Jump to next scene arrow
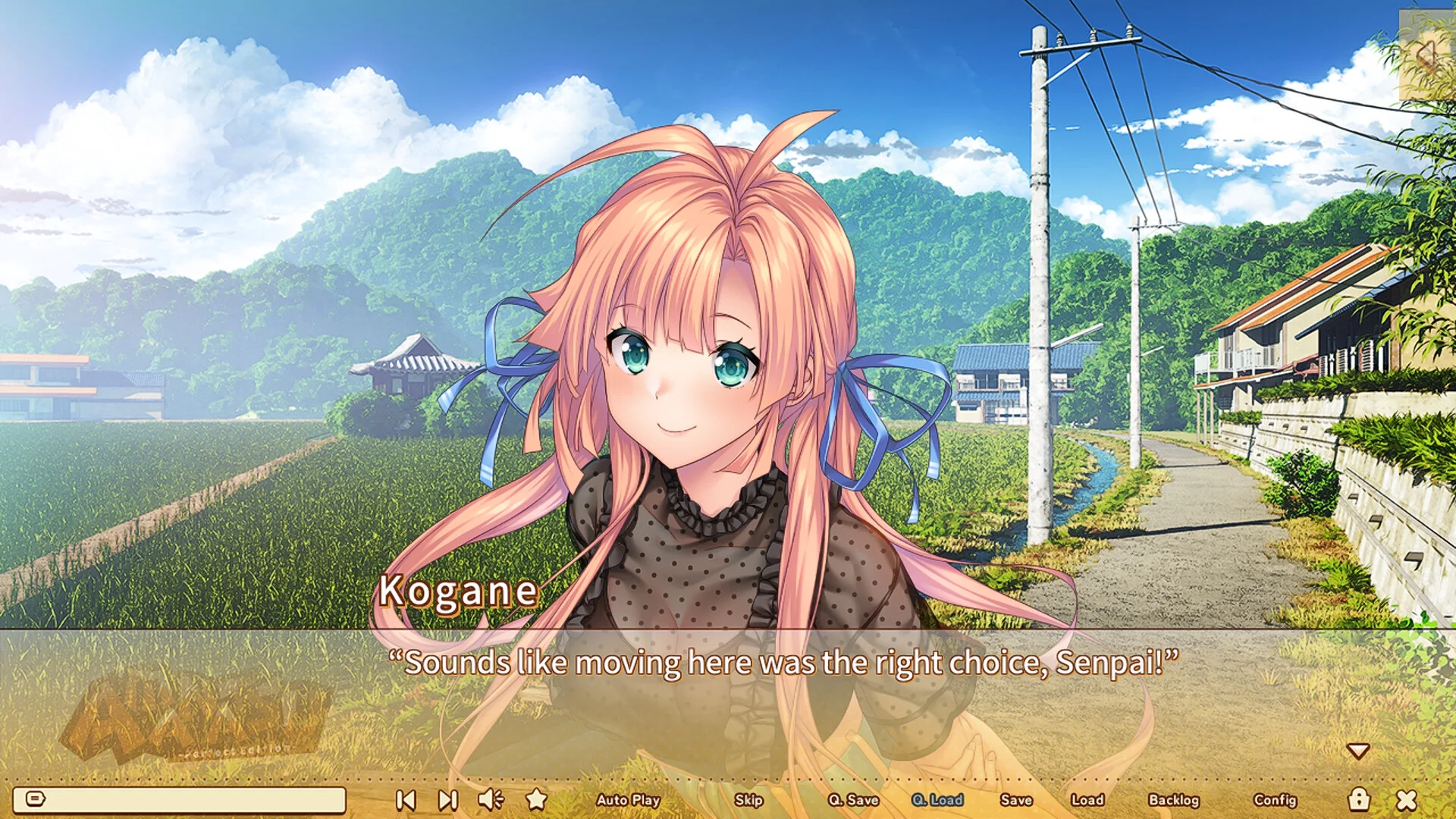Image resolution: width=1456 pixels, height=819 pixels. tap(448, 800)
